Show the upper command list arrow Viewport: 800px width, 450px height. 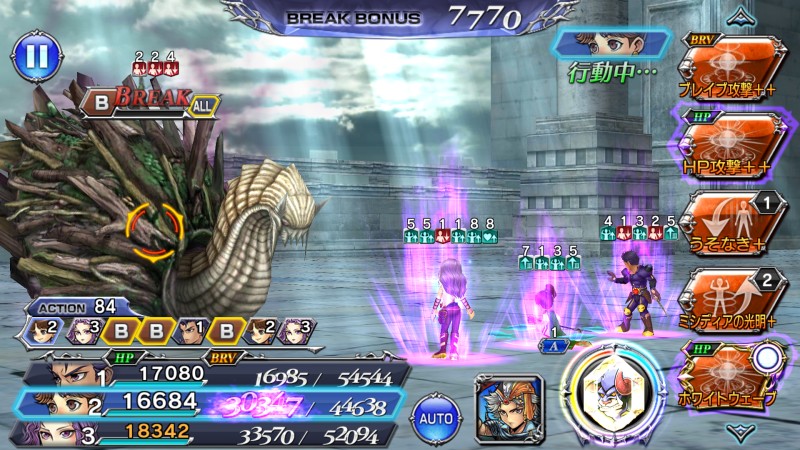coord(739,15)
